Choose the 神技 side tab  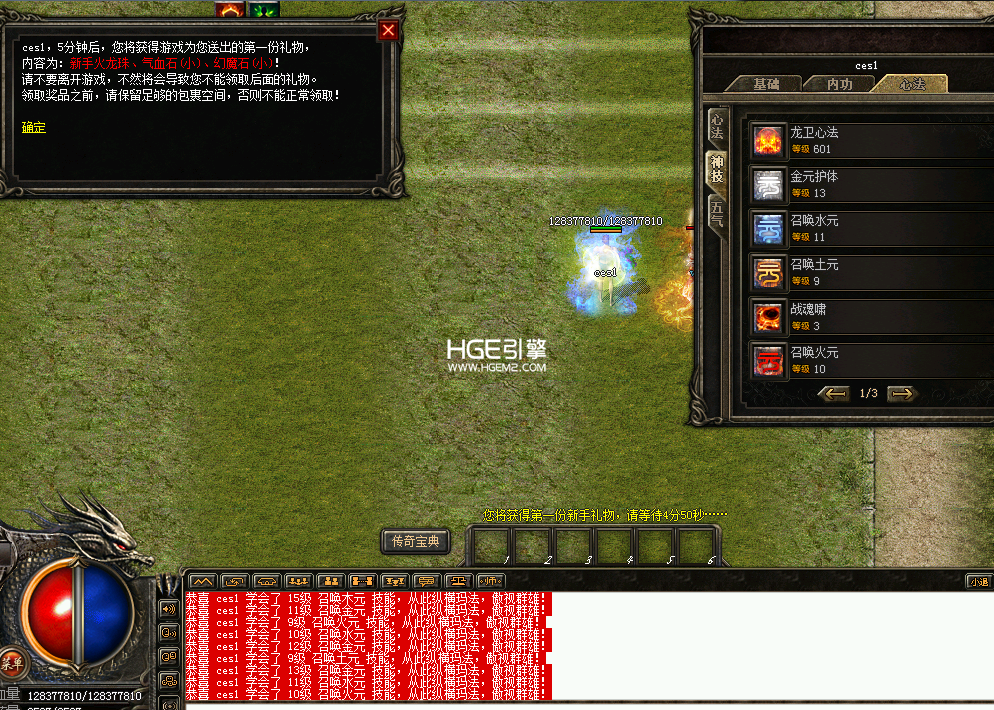(x=717, y=169)
